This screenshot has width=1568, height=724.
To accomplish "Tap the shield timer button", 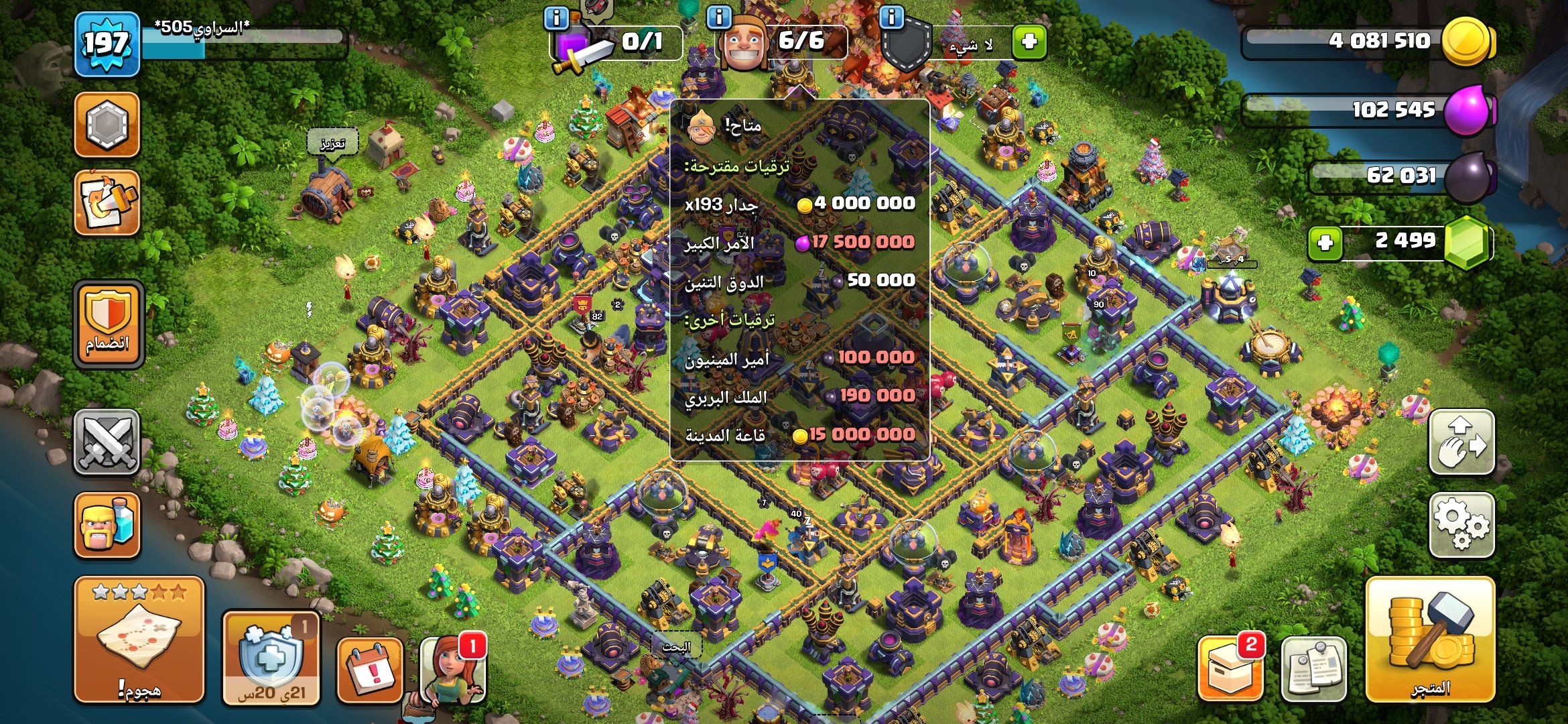I will [271, 658].
